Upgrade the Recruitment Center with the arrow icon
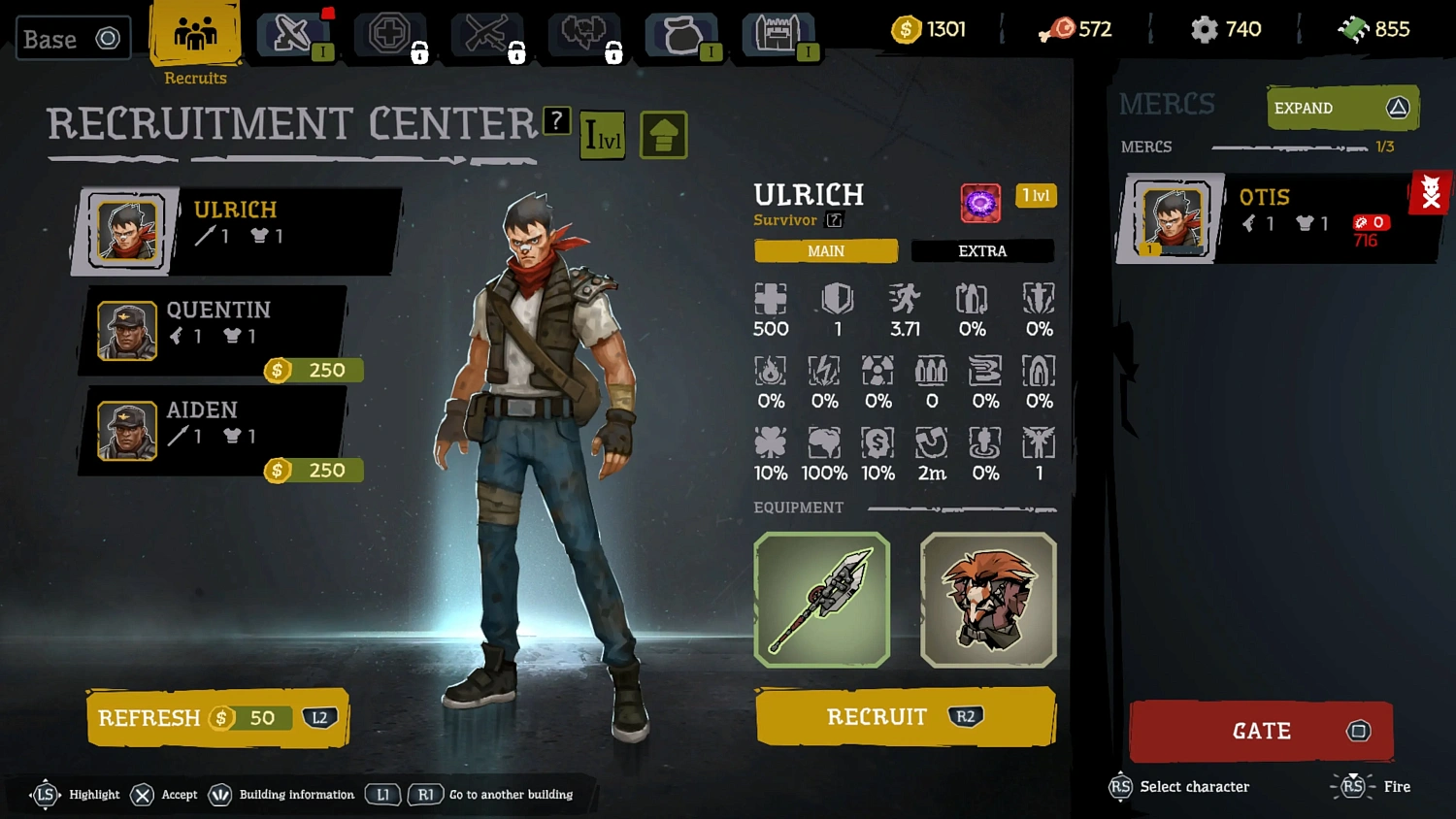This screenshot has height=819, width=1456. click(664, 135)
